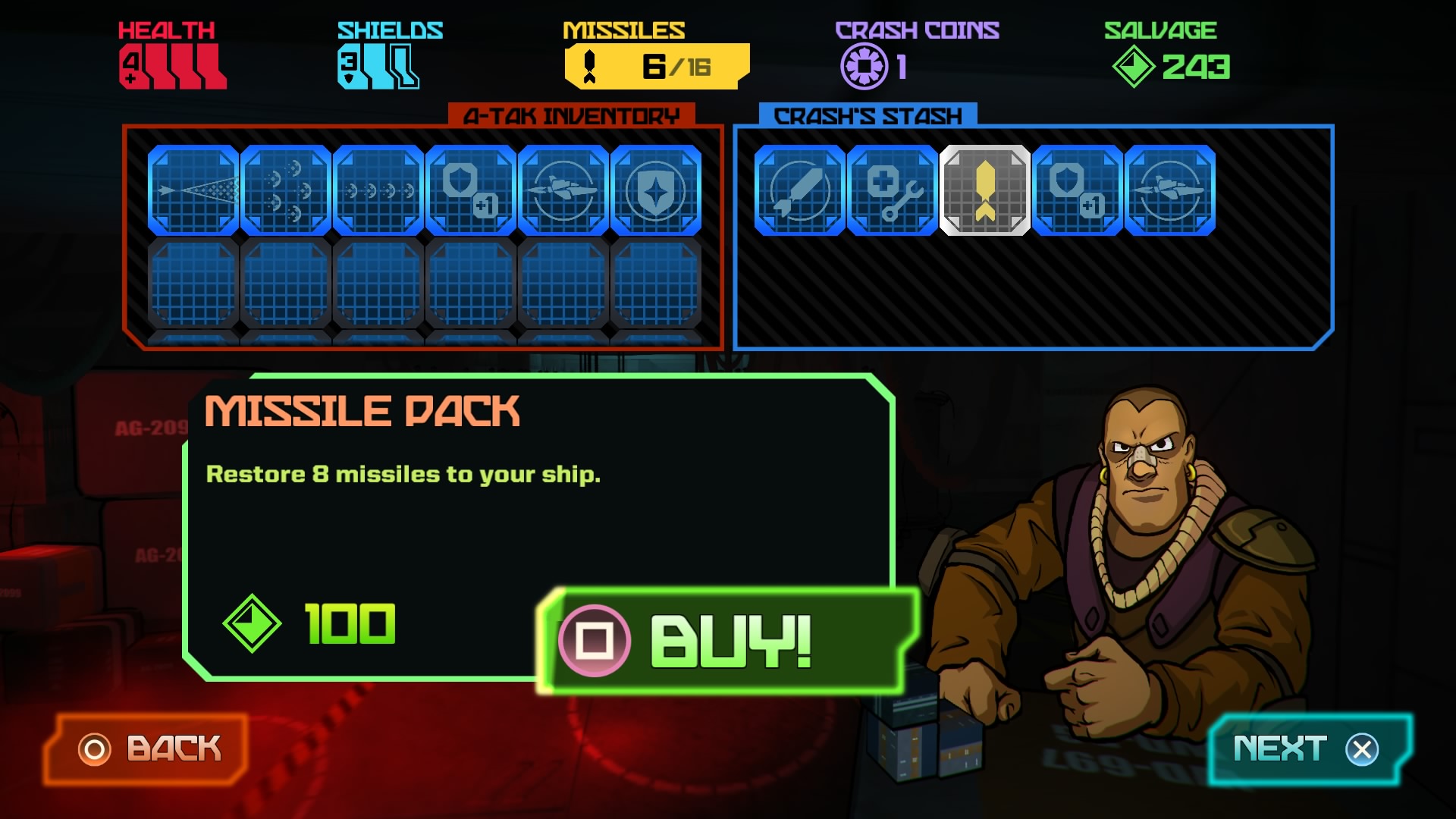
Task: Click the shield +1 upgrade icon in Crash's Stash
Action: tap(1078, 191)
